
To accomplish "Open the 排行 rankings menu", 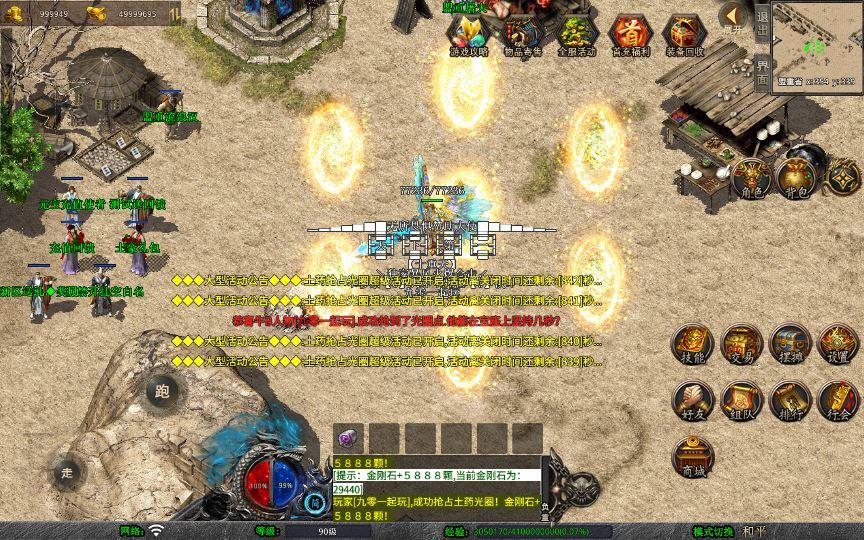I will [789, 401].
